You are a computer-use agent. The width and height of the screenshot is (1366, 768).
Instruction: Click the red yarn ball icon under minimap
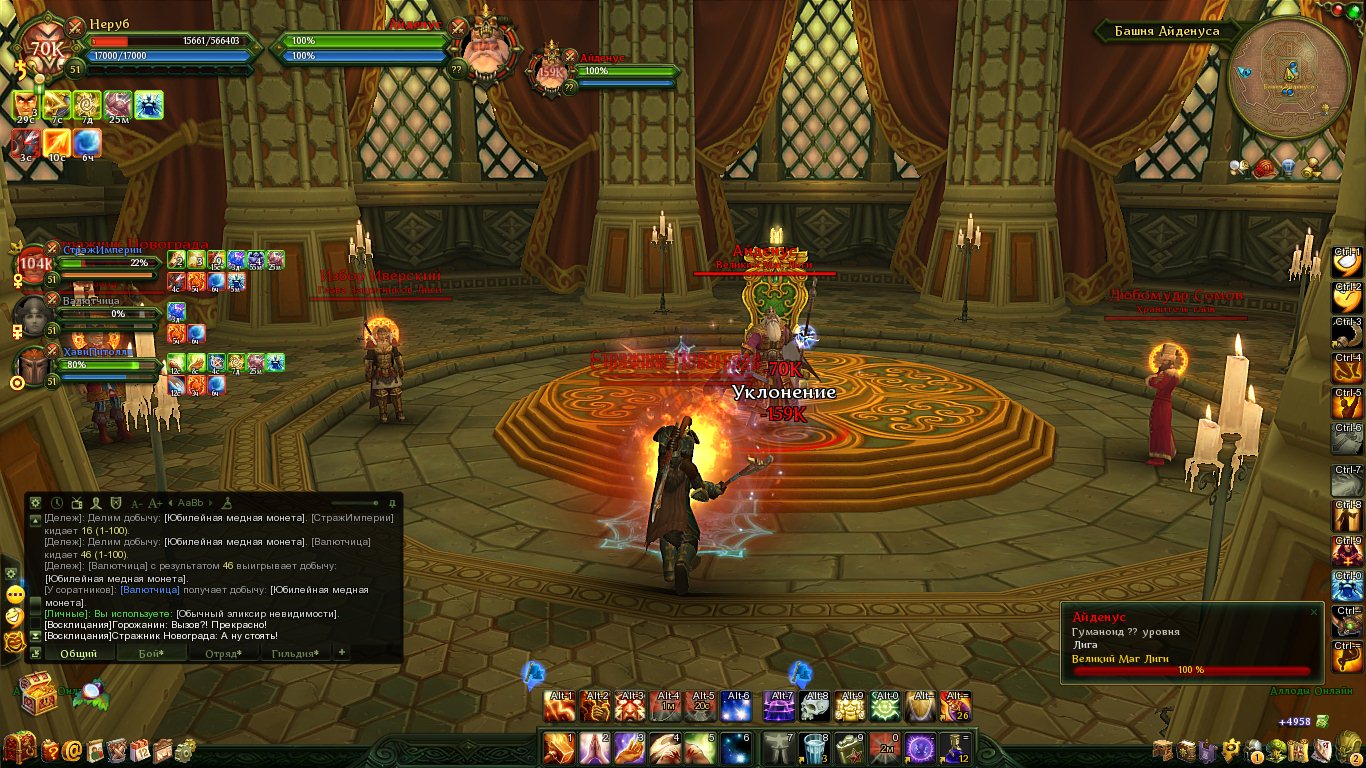1264,167
